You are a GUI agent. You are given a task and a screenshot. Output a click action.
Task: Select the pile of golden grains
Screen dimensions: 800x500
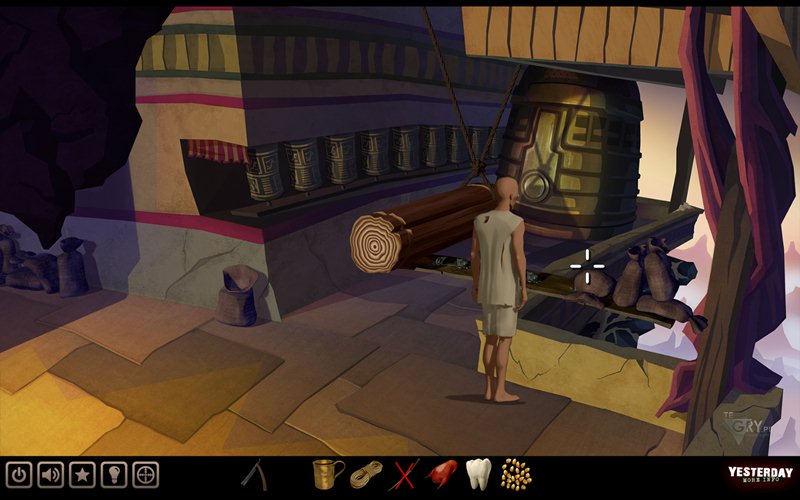(515, 473)
